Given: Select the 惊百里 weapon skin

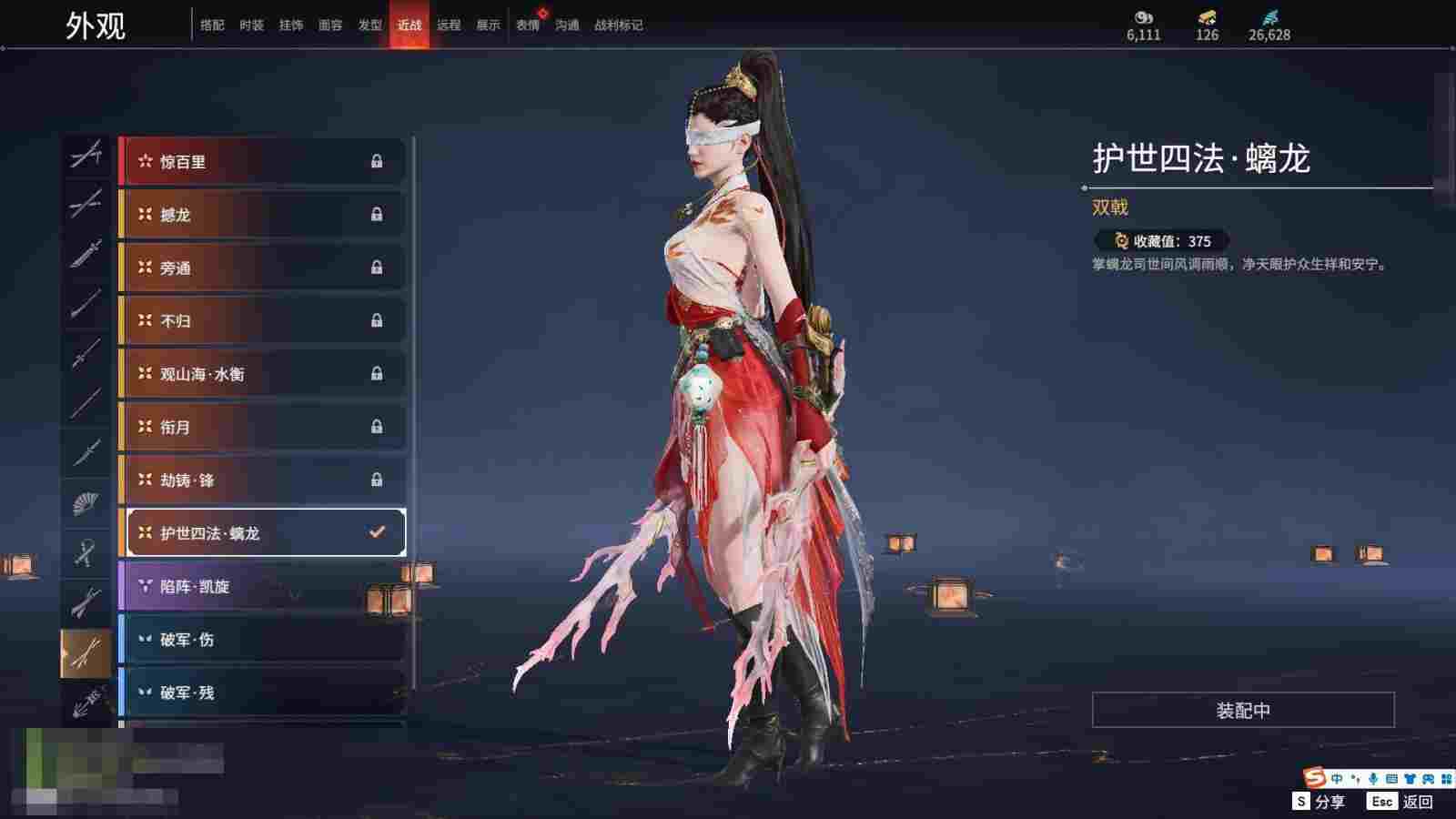Looking at the screenshot, I should [x=262, y=162].
